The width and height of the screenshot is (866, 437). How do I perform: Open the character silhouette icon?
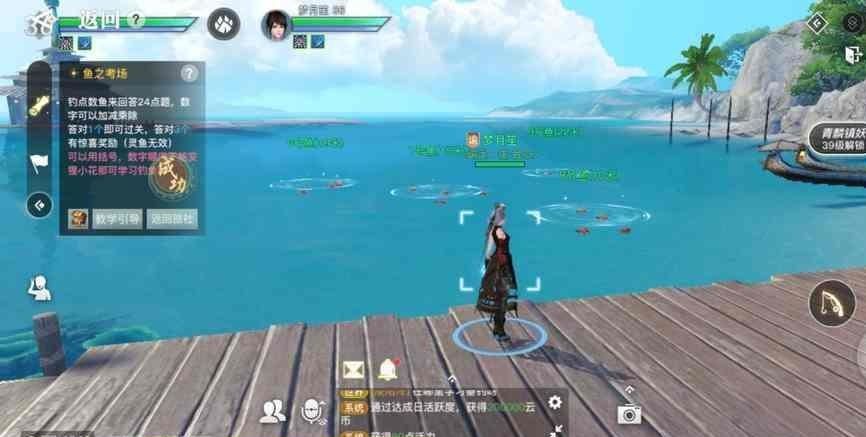(40, 287)
